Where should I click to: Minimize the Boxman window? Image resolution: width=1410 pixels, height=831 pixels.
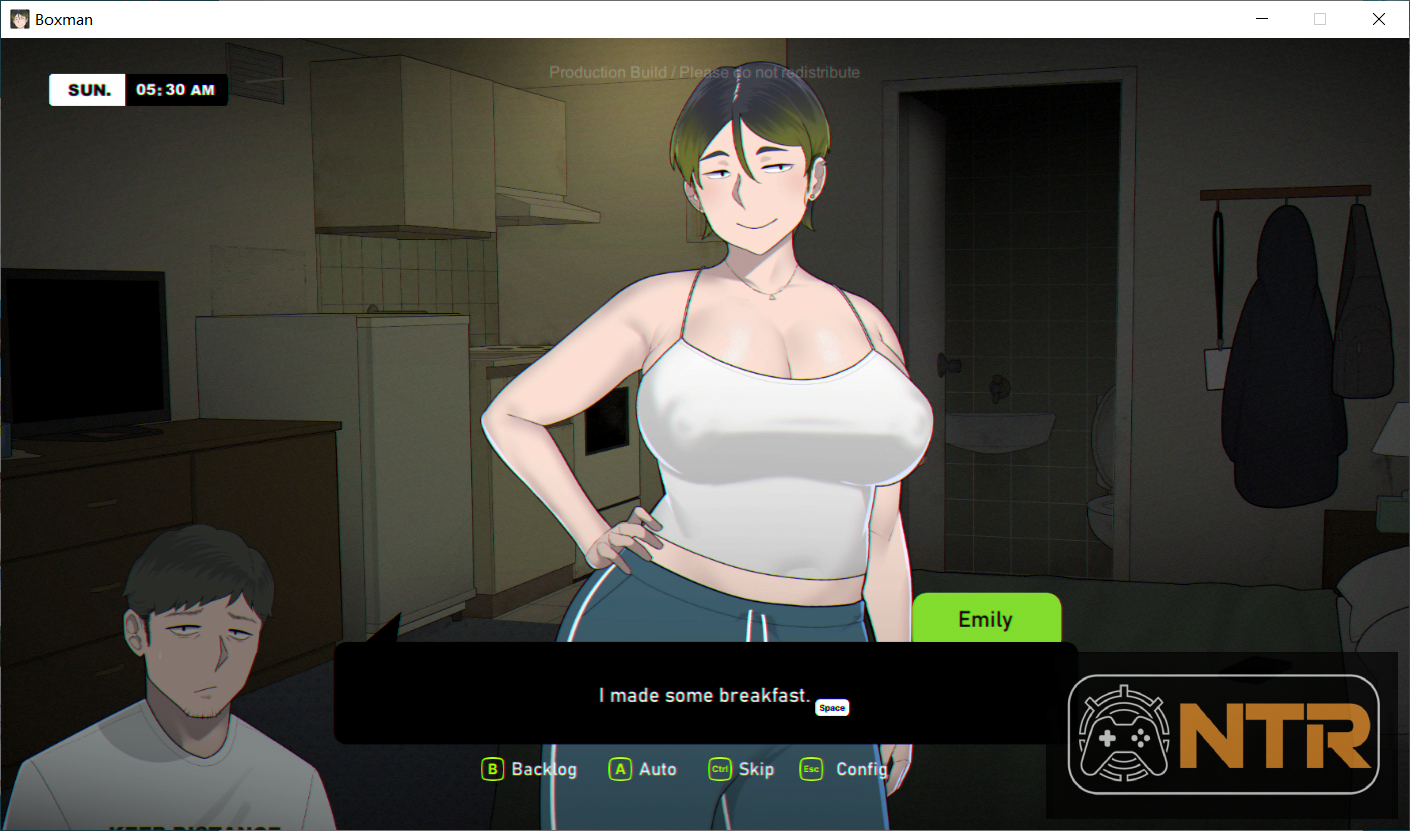pyautogui.click(x=1261, y=18)
